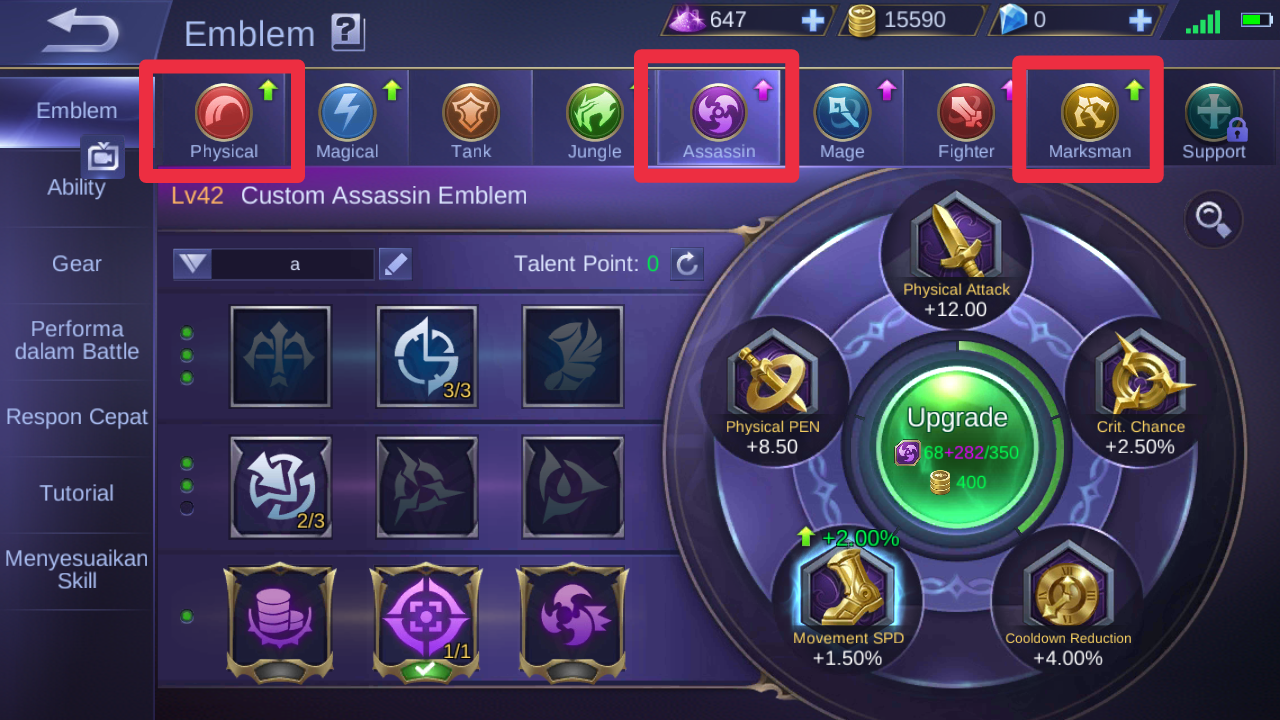
Task: Click the magnifying glass preview icon
Action: tap(1213, 220)
